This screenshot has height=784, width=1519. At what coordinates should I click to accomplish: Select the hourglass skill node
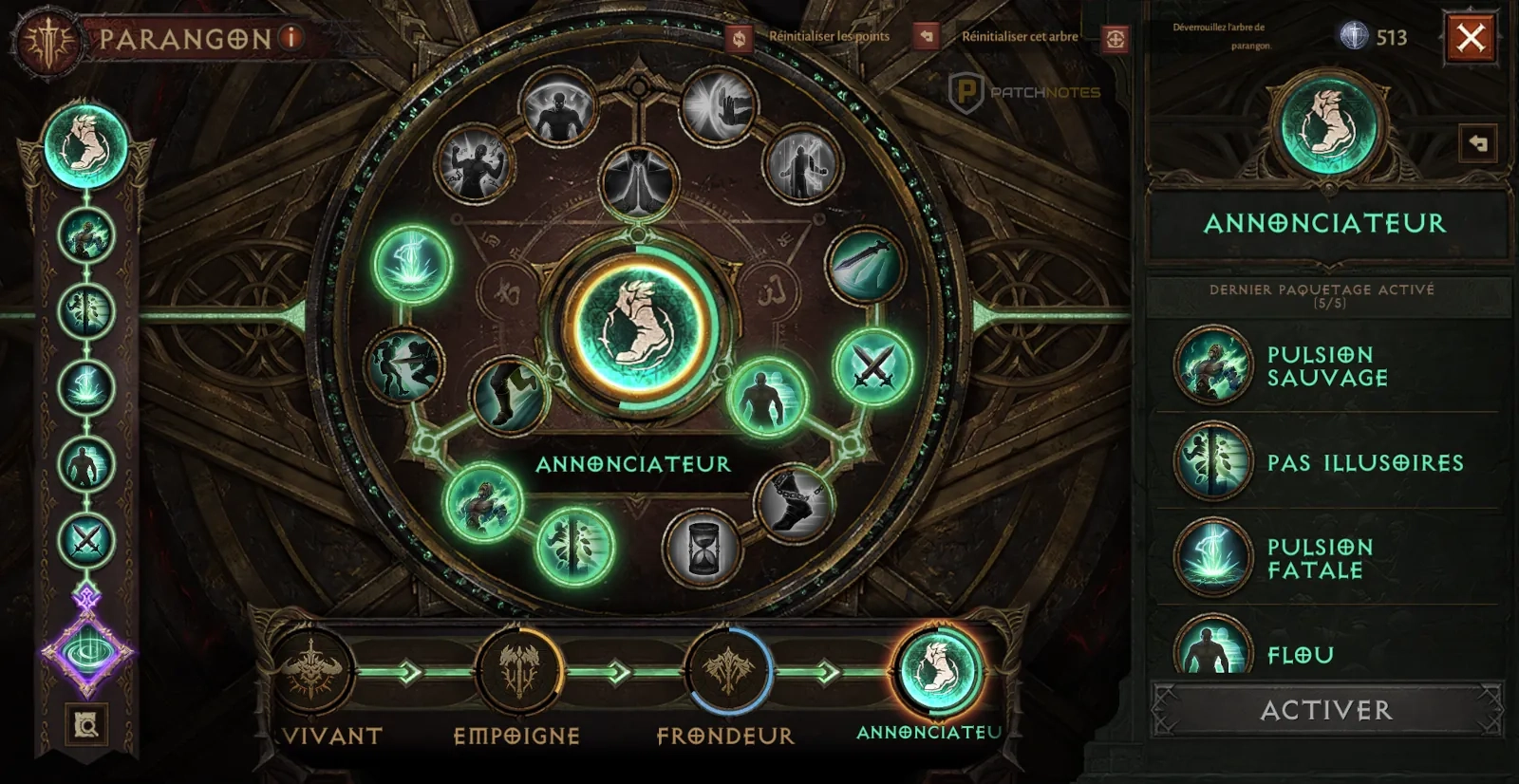(703, 548)
